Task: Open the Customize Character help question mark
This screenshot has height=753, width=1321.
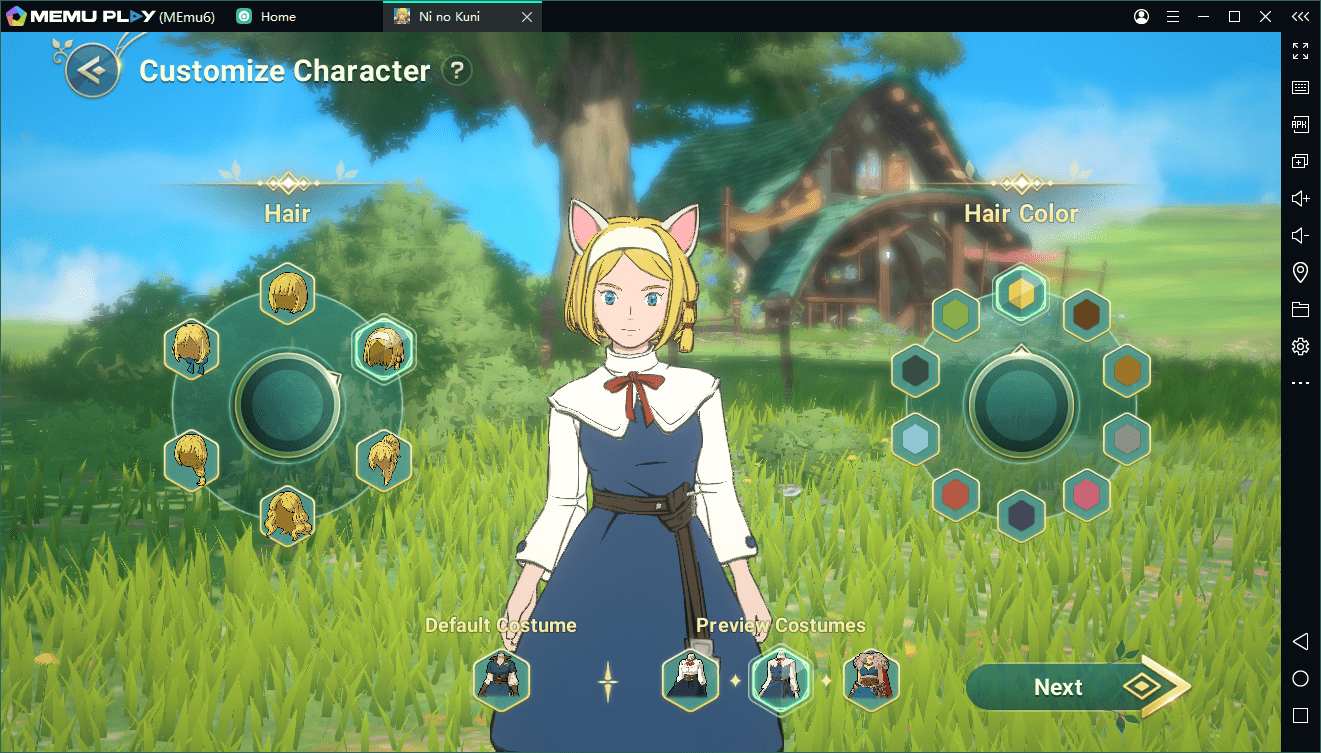Action: (x=457, y=70)
